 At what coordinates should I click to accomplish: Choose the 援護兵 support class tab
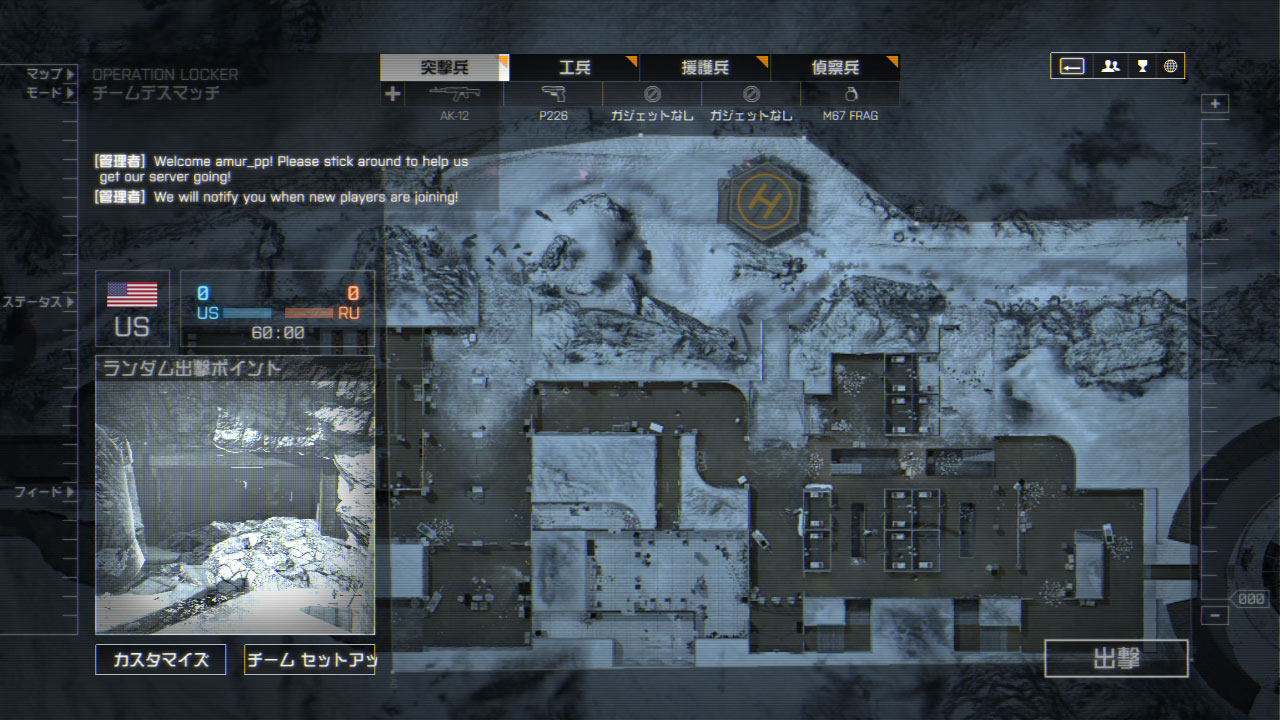(x=705, y=68)
